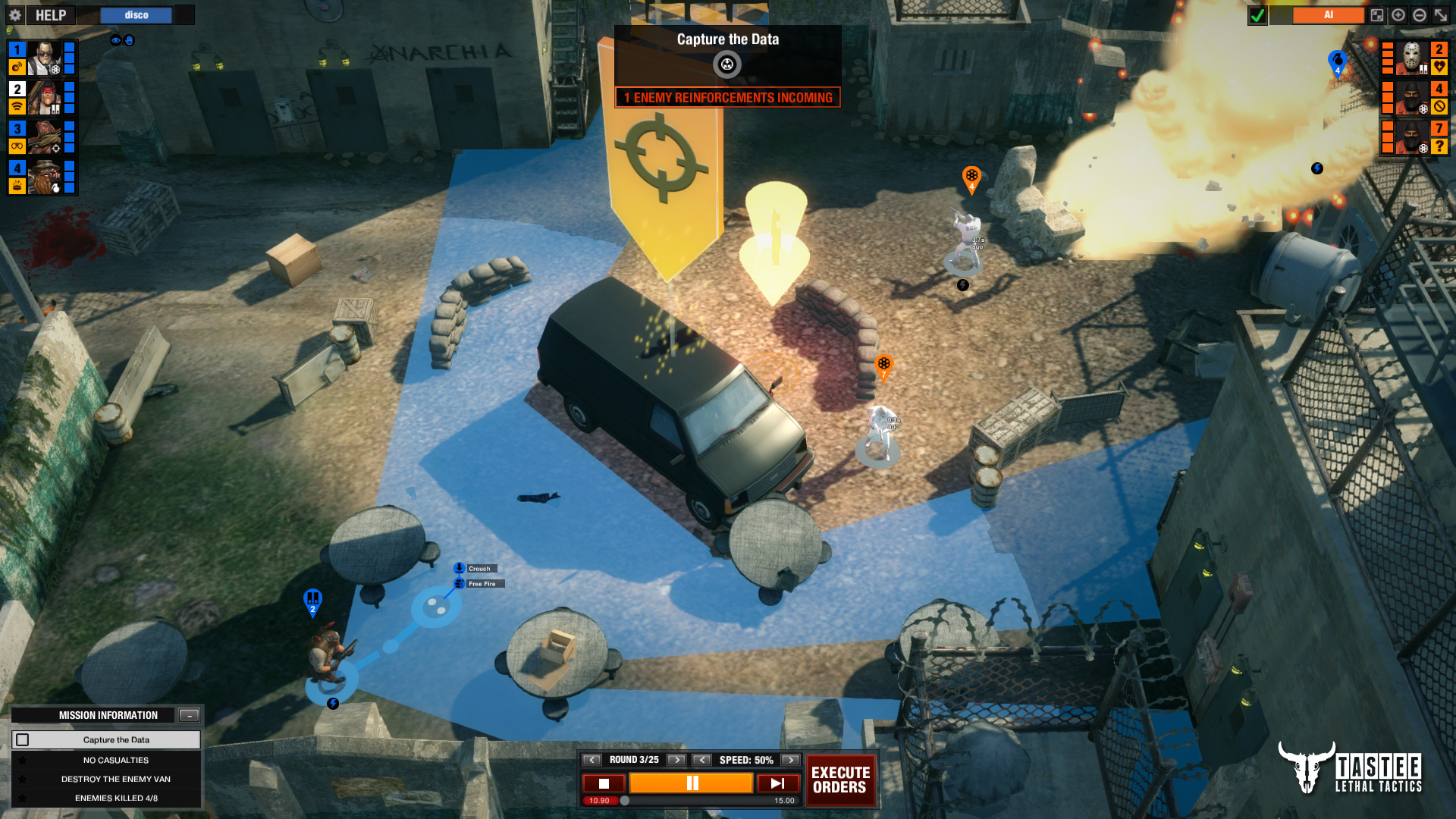
Task: Step back one round with the left arrow
Action: (592, 760)
